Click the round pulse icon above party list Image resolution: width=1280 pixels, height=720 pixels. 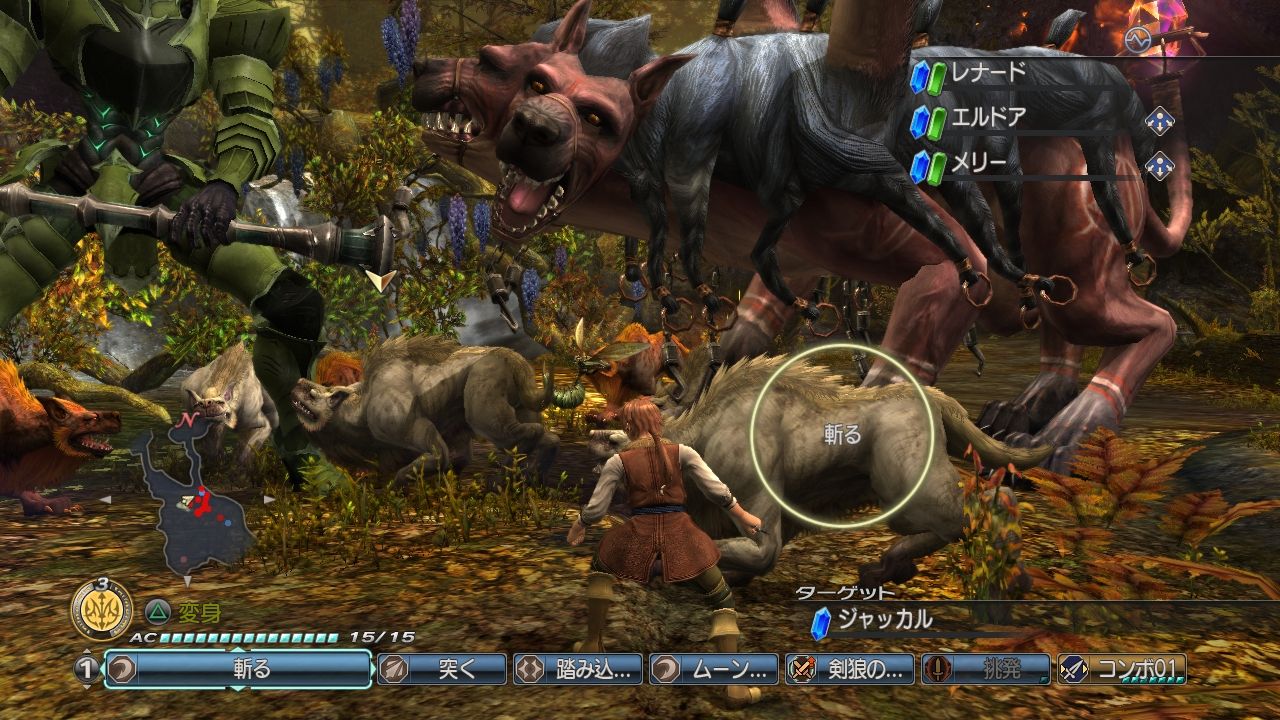coord(1136,39)
